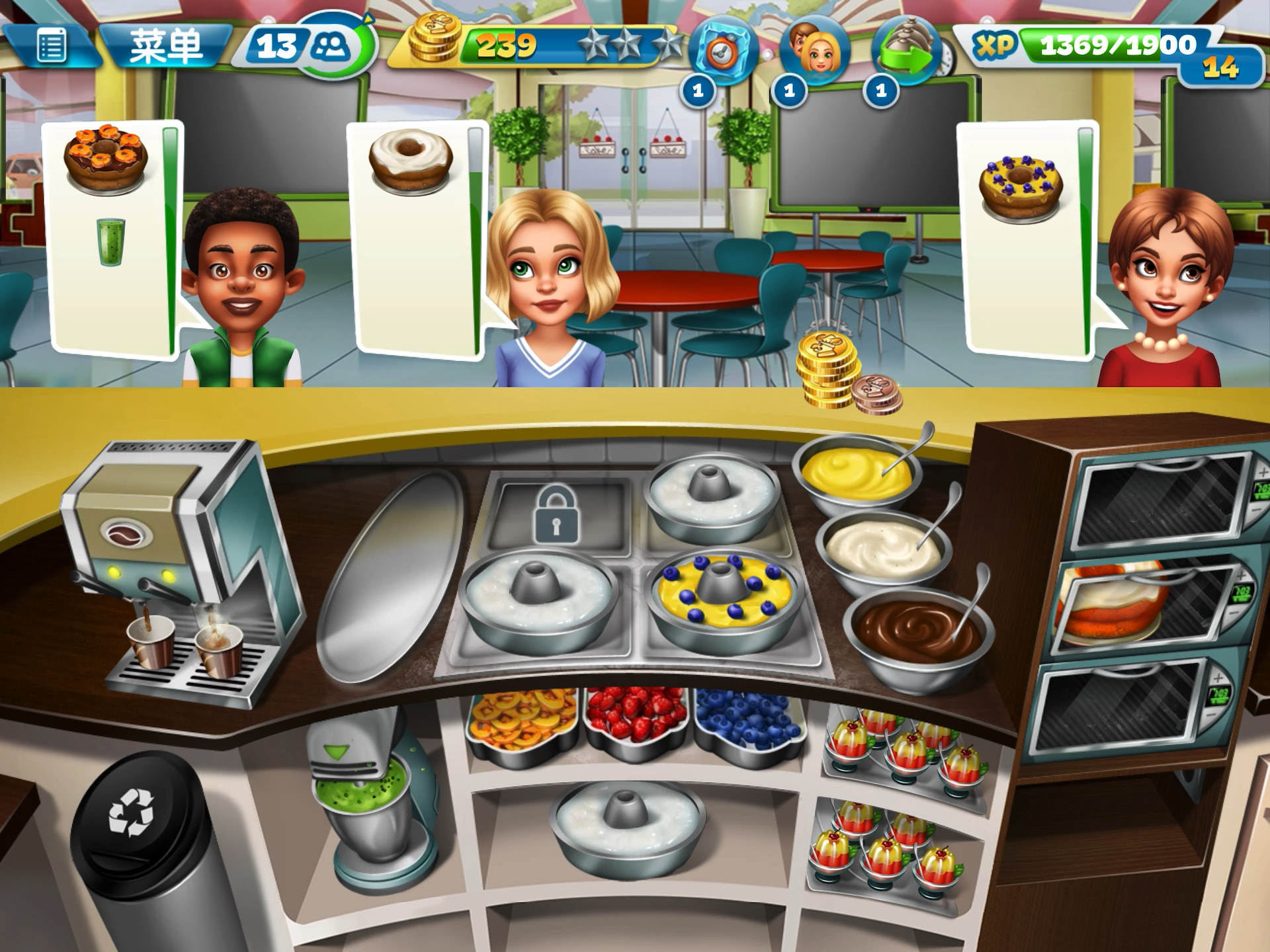Click the task list icon
1270x952 pixels.
coord(51,46)
